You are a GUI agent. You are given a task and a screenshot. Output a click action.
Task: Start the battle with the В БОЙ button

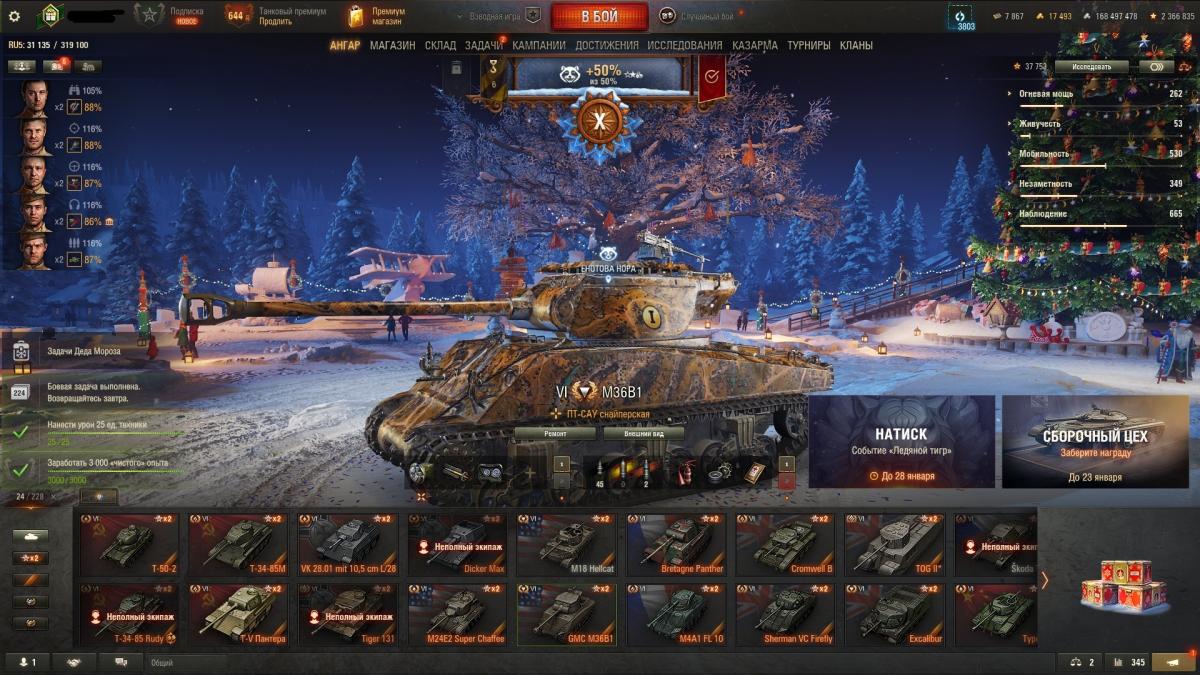pyautogui.click(x=599, y=16)
